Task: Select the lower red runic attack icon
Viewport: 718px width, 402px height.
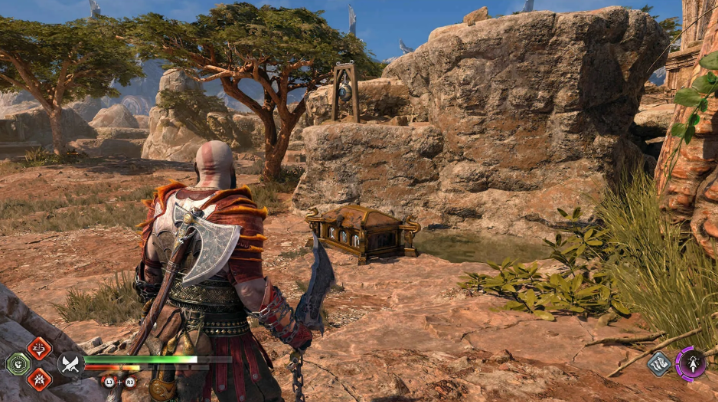Action: (x=39, y=379)
